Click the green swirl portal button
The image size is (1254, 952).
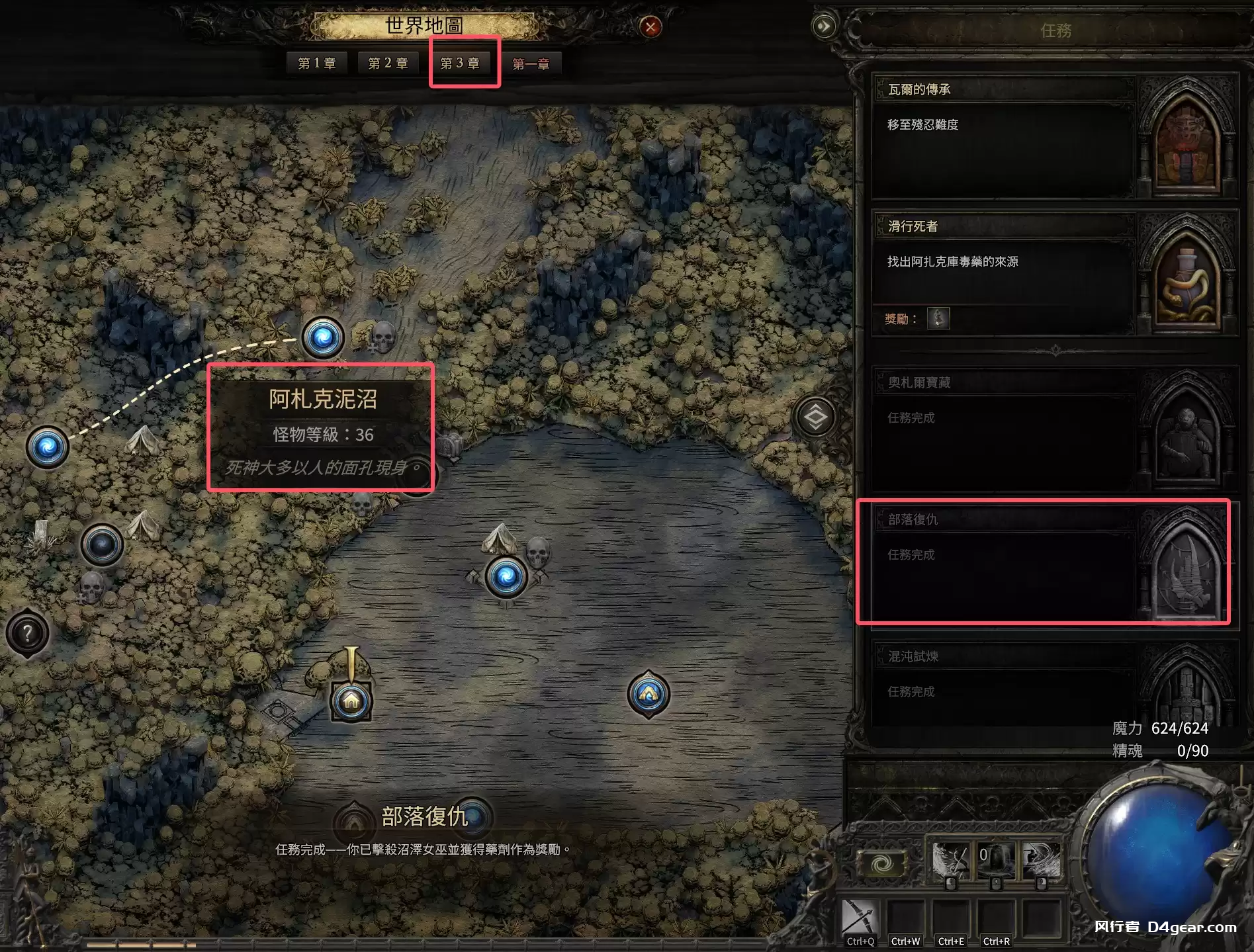click(x=881, y=864)
